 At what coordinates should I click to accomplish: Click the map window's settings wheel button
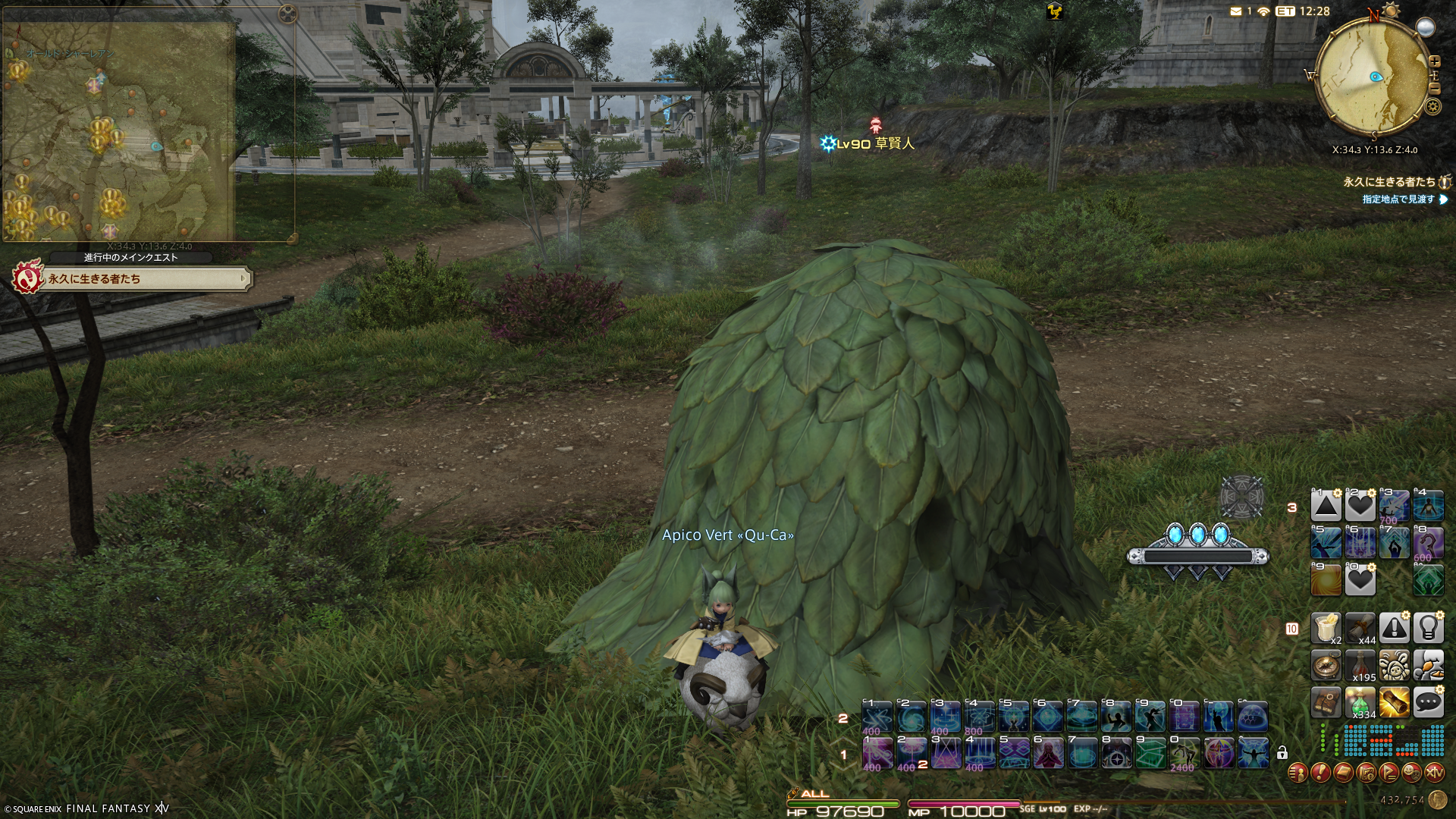click(287, 14)
